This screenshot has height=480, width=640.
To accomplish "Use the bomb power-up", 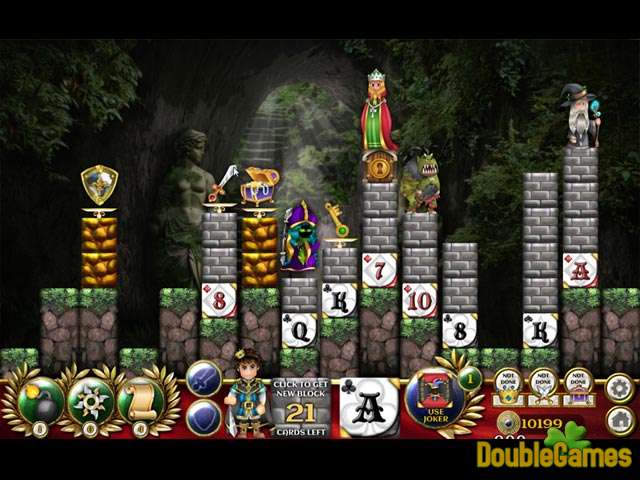I will (41, 401).
